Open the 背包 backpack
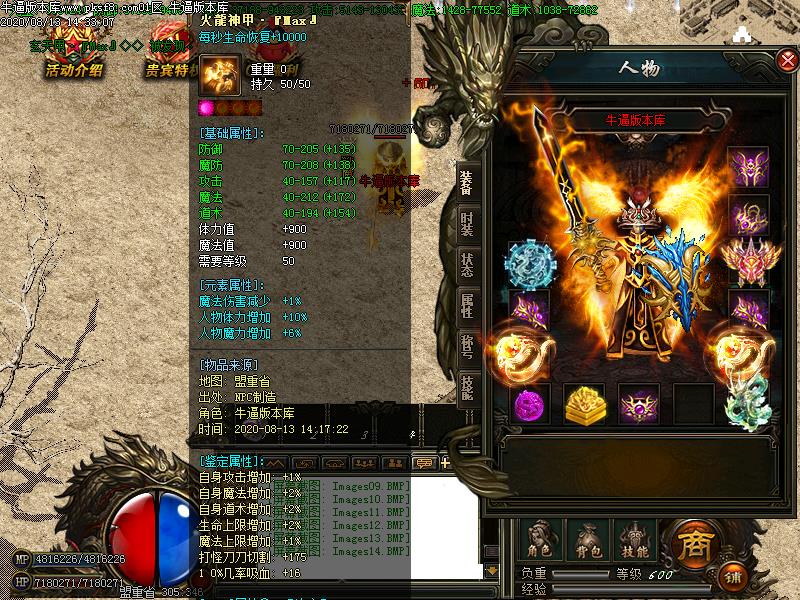The image size is (800, 600). pos(588,538)
